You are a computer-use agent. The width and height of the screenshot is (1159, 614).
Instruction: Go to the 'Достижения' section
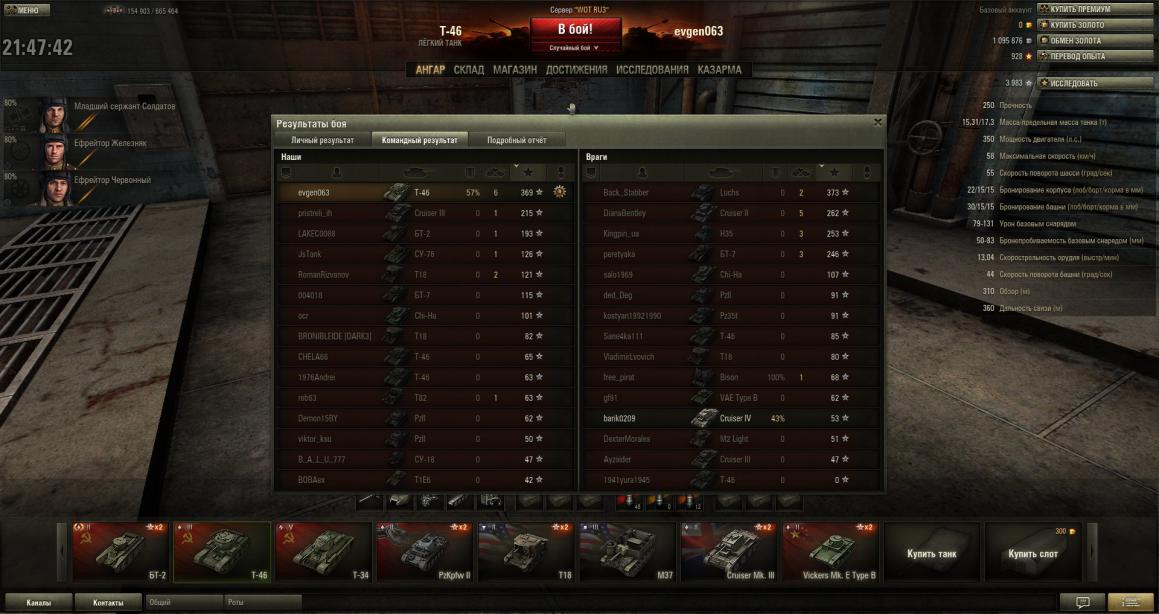point(576,70)
